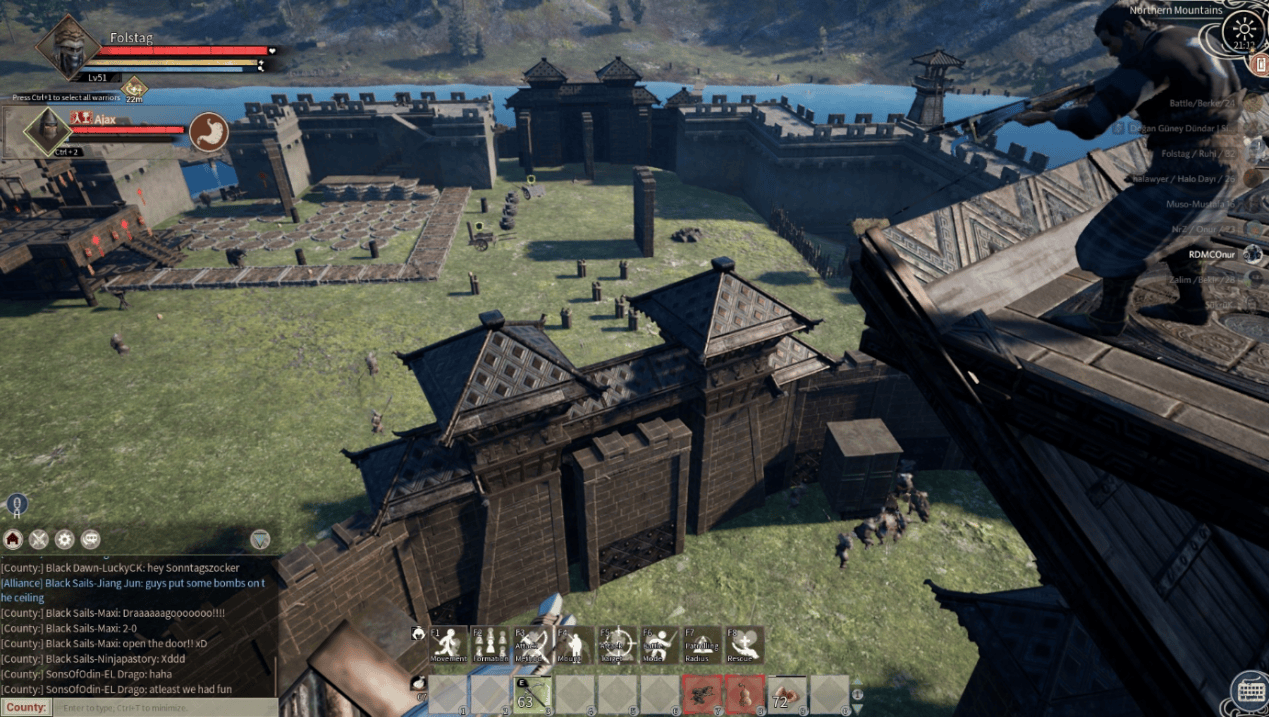Screen dimensions: 1269x717
Task: Select warrior Ajax's portrait
Action: click(x=44, y=130)
